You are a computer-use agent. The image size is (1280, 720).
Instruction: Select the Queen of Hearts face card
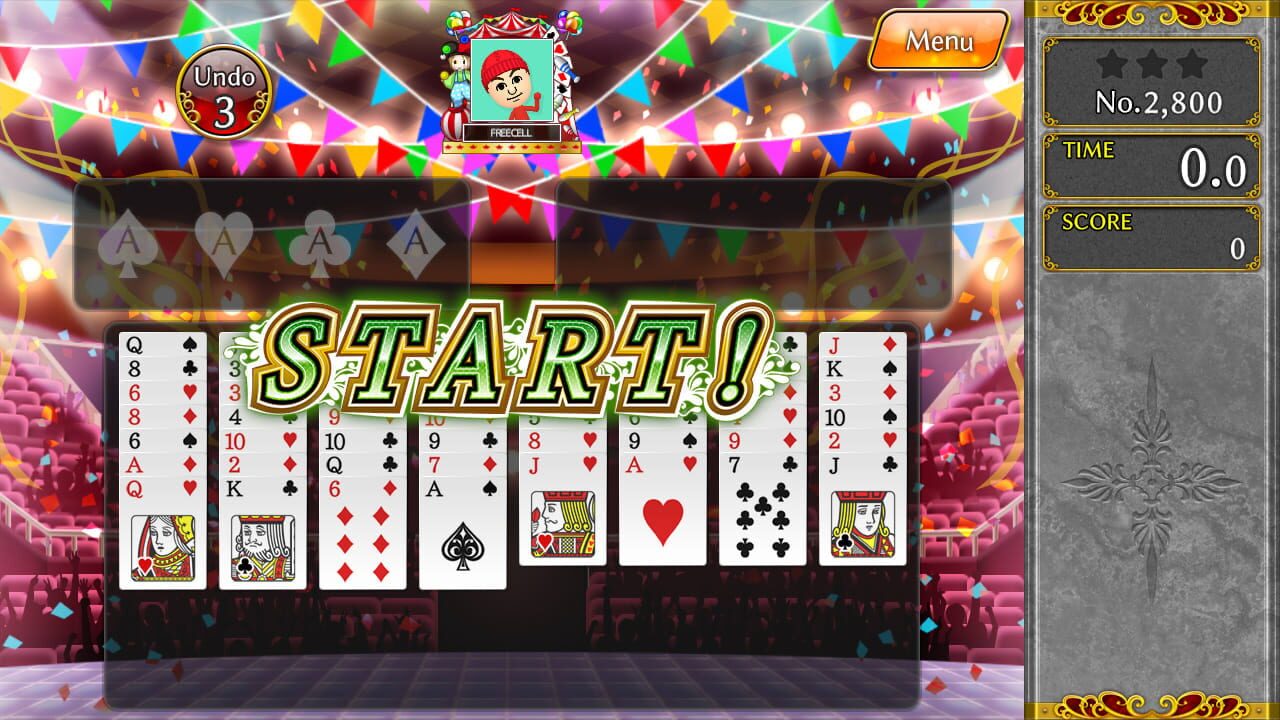click(160, 530)
